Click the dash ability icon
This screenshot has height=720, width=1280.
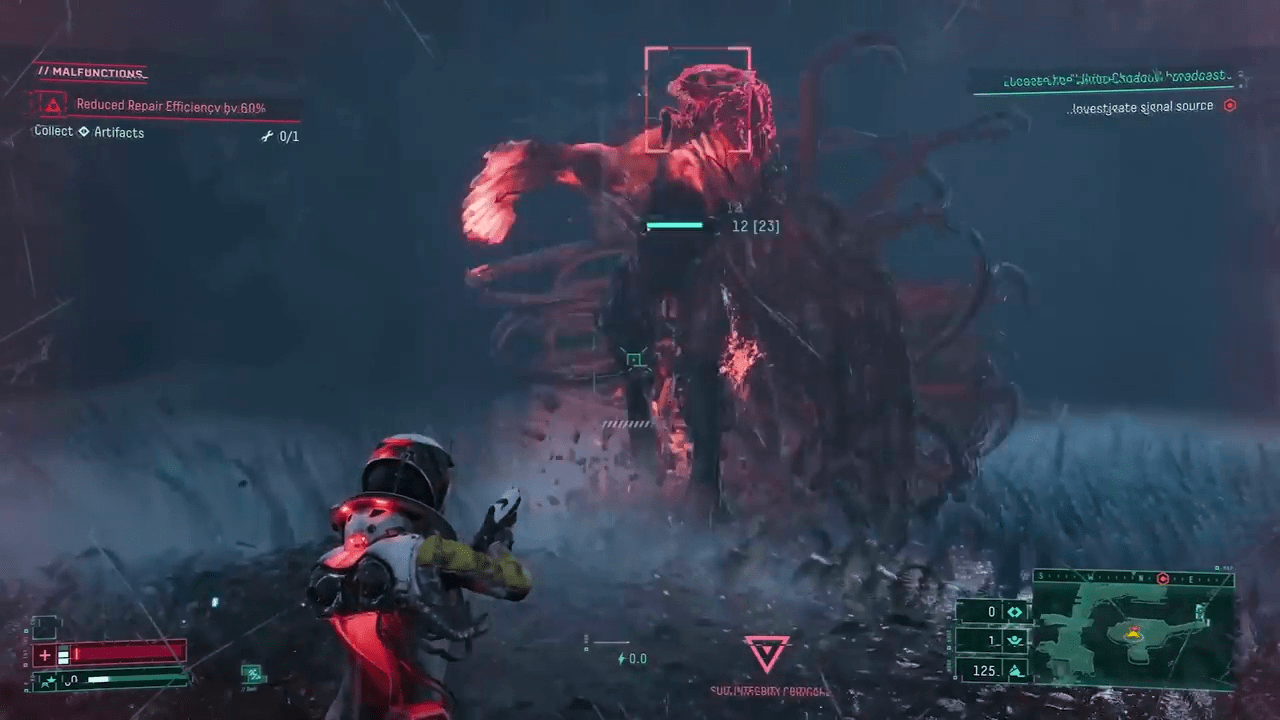coord(252,674)
